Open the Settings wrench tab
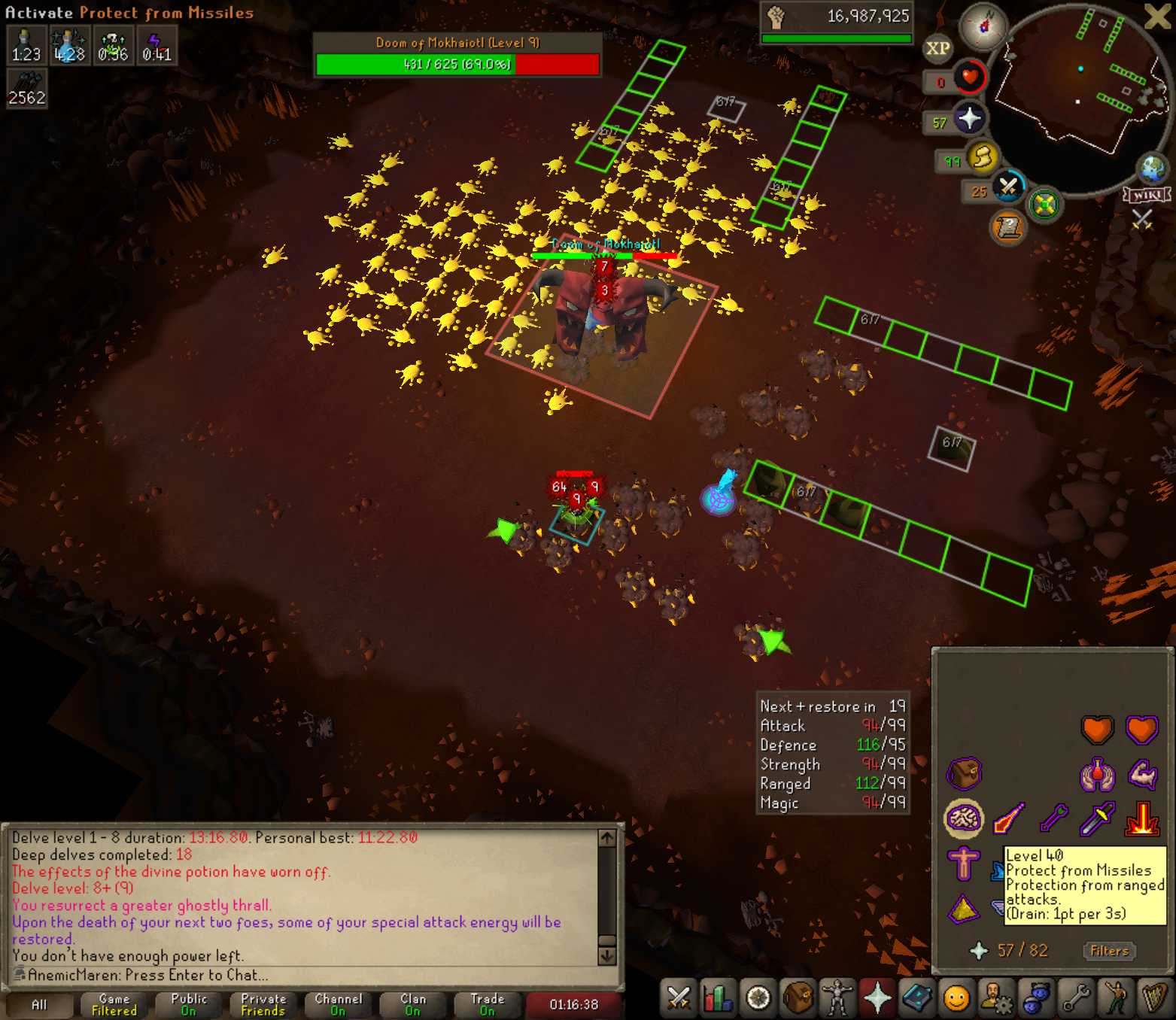The image size is (1176, 1020). coord(1076,998)
